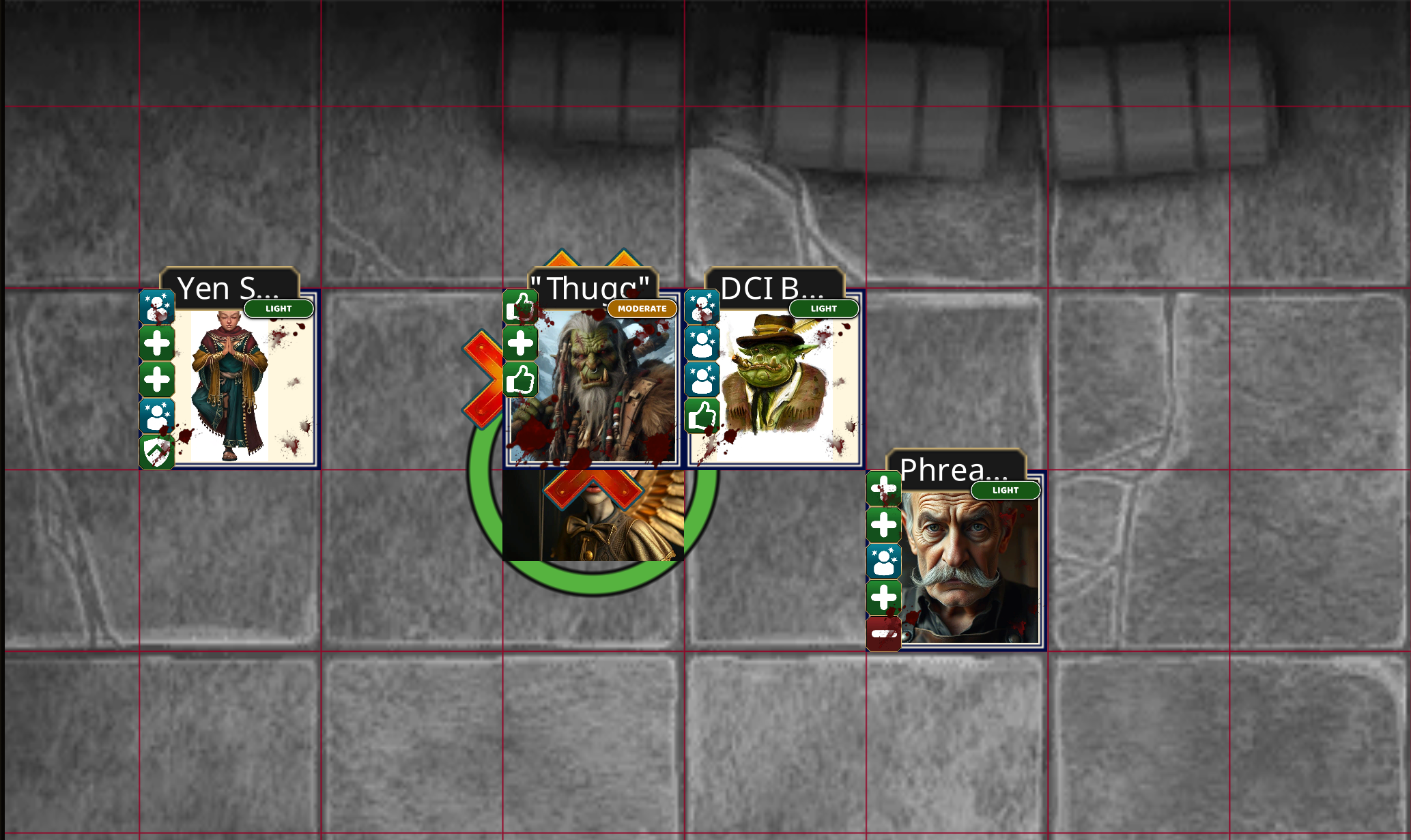This screenshot has height=840, width=1411.
Task: Toggle the LIGHT wound badge on Yen S's token
Action: [277, 308]
